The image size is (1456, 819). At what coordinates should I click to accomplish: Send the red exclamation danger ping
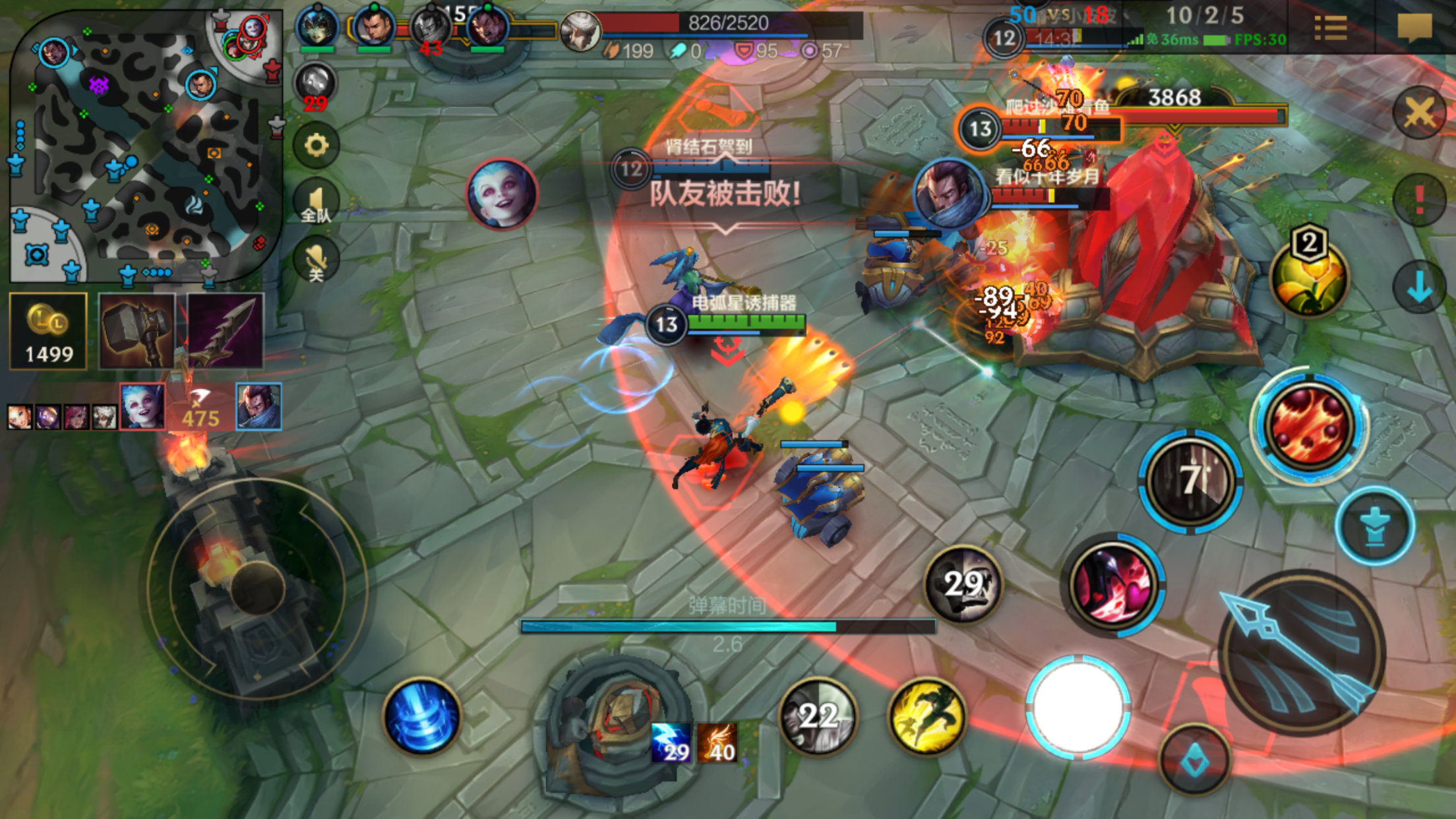point(1418,200)
